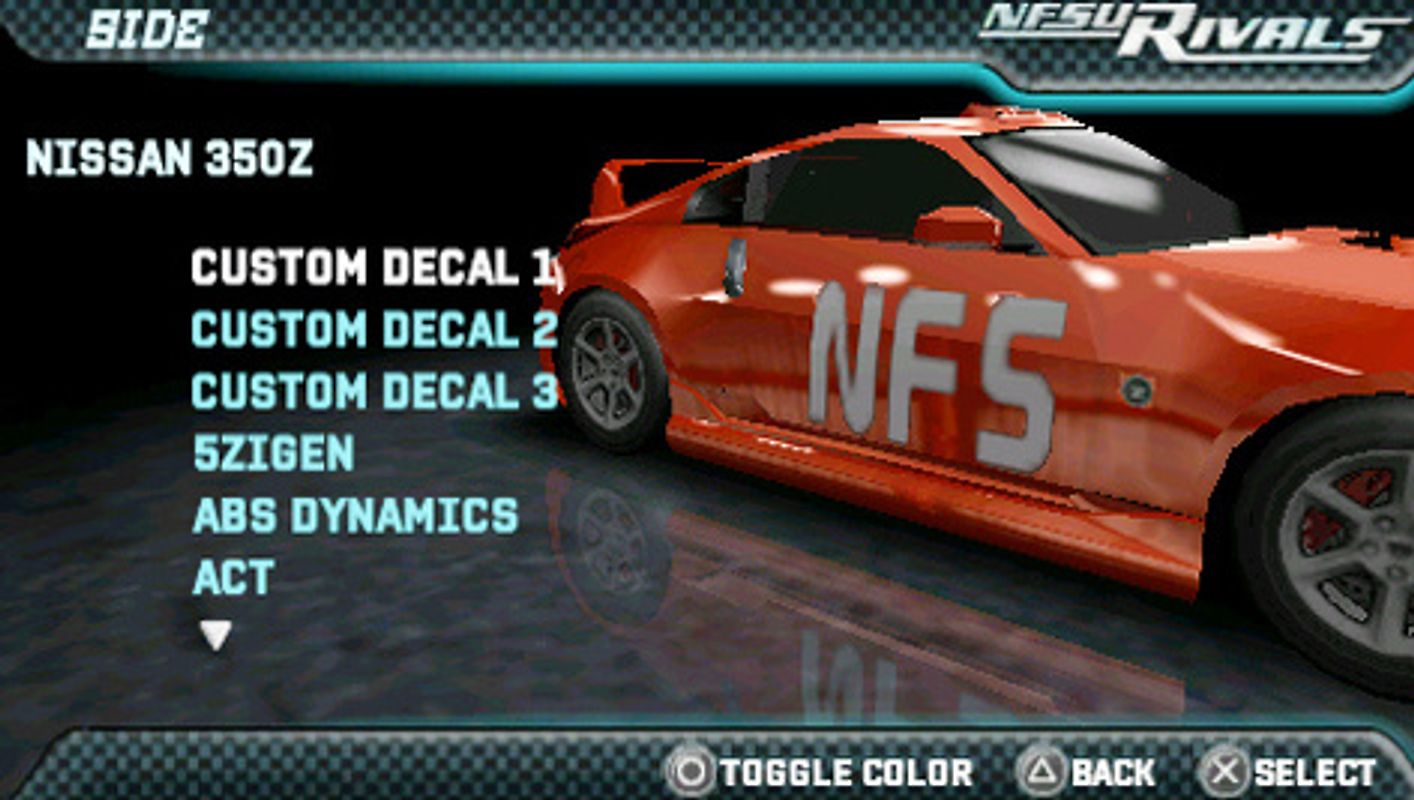Click the down scroll arrow below ACT
The image size is (1414, 800).
tap(213, 633)
